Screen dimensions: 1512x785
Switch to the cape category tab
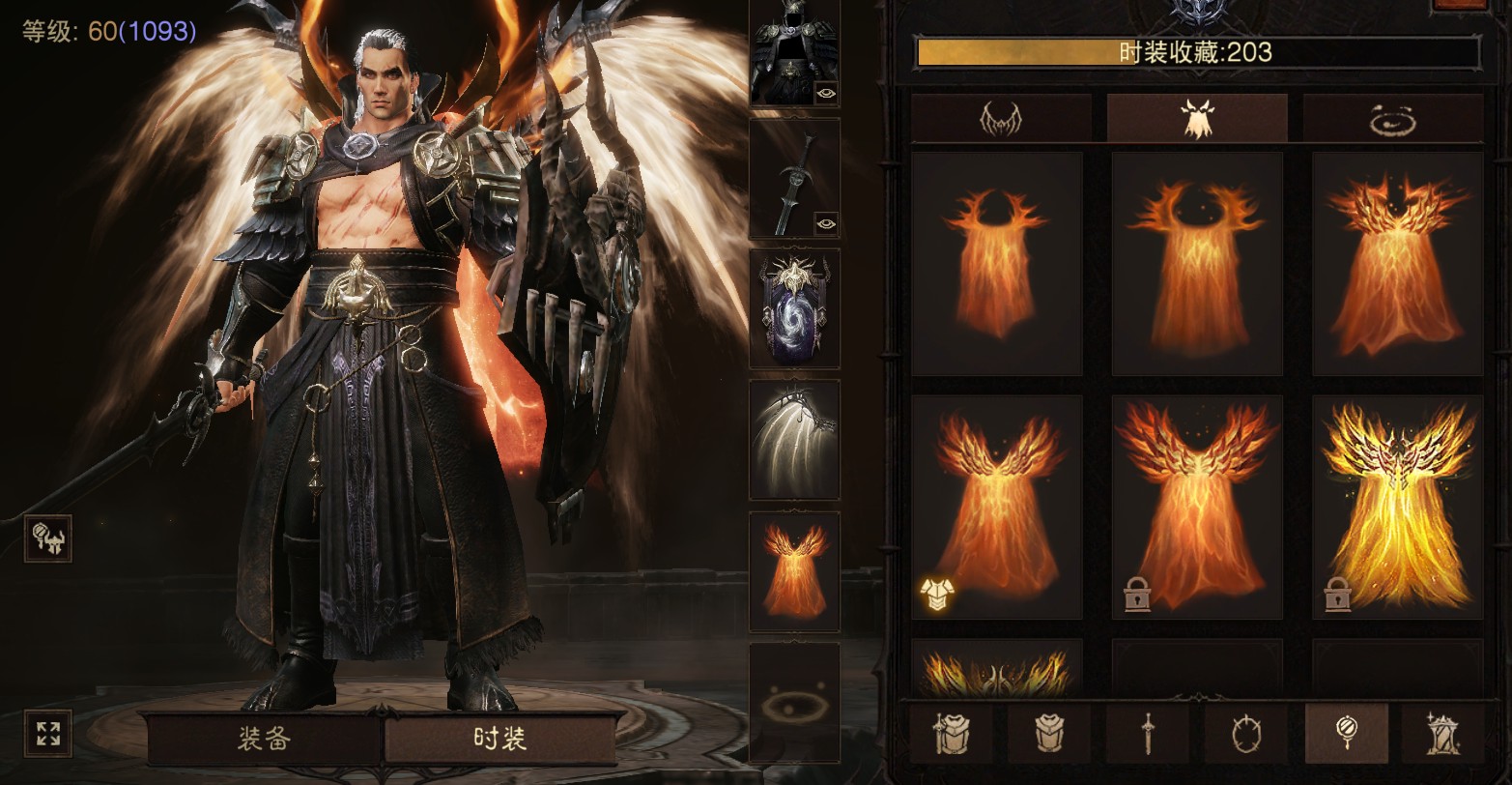click(1196, 119)
